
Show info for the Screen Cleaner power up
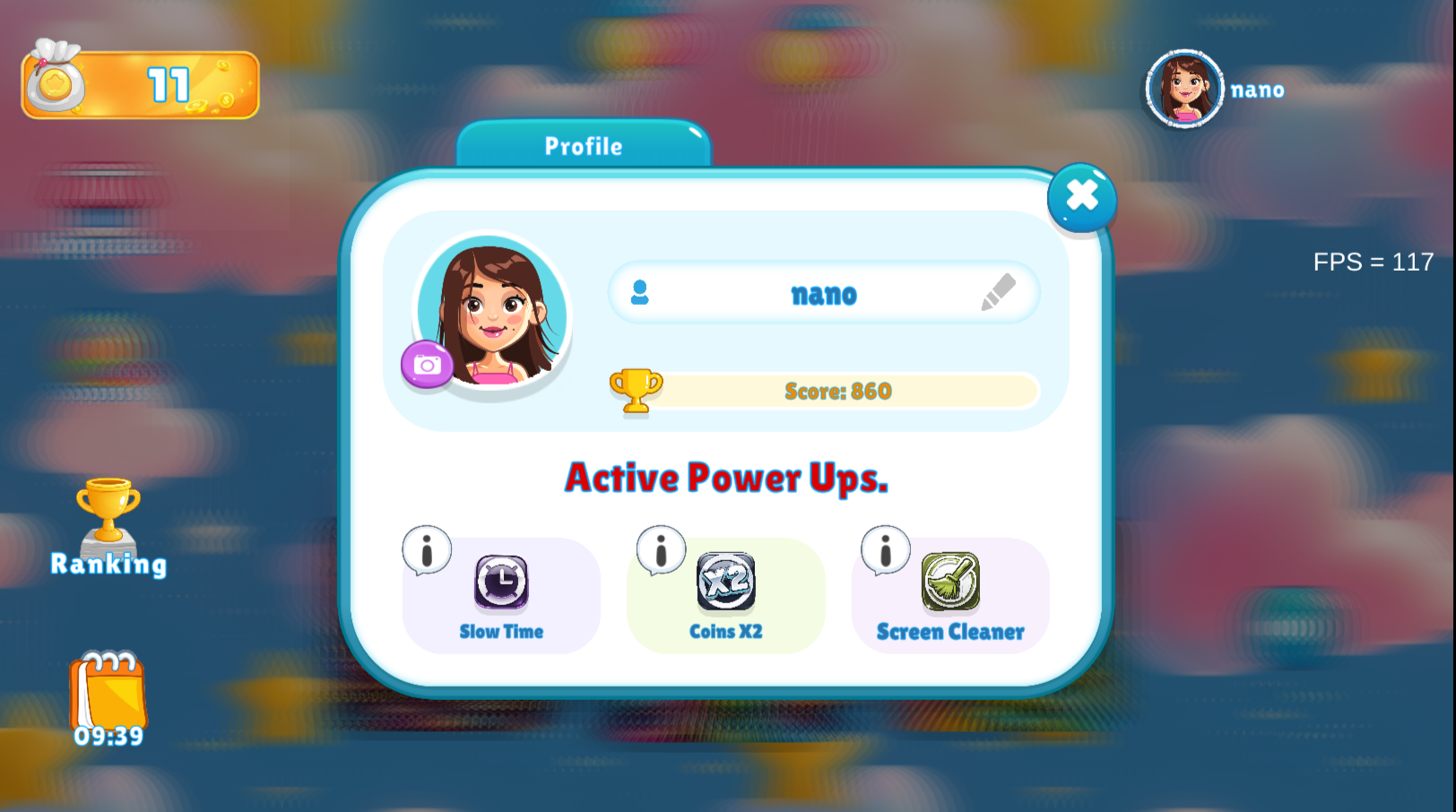885,549
